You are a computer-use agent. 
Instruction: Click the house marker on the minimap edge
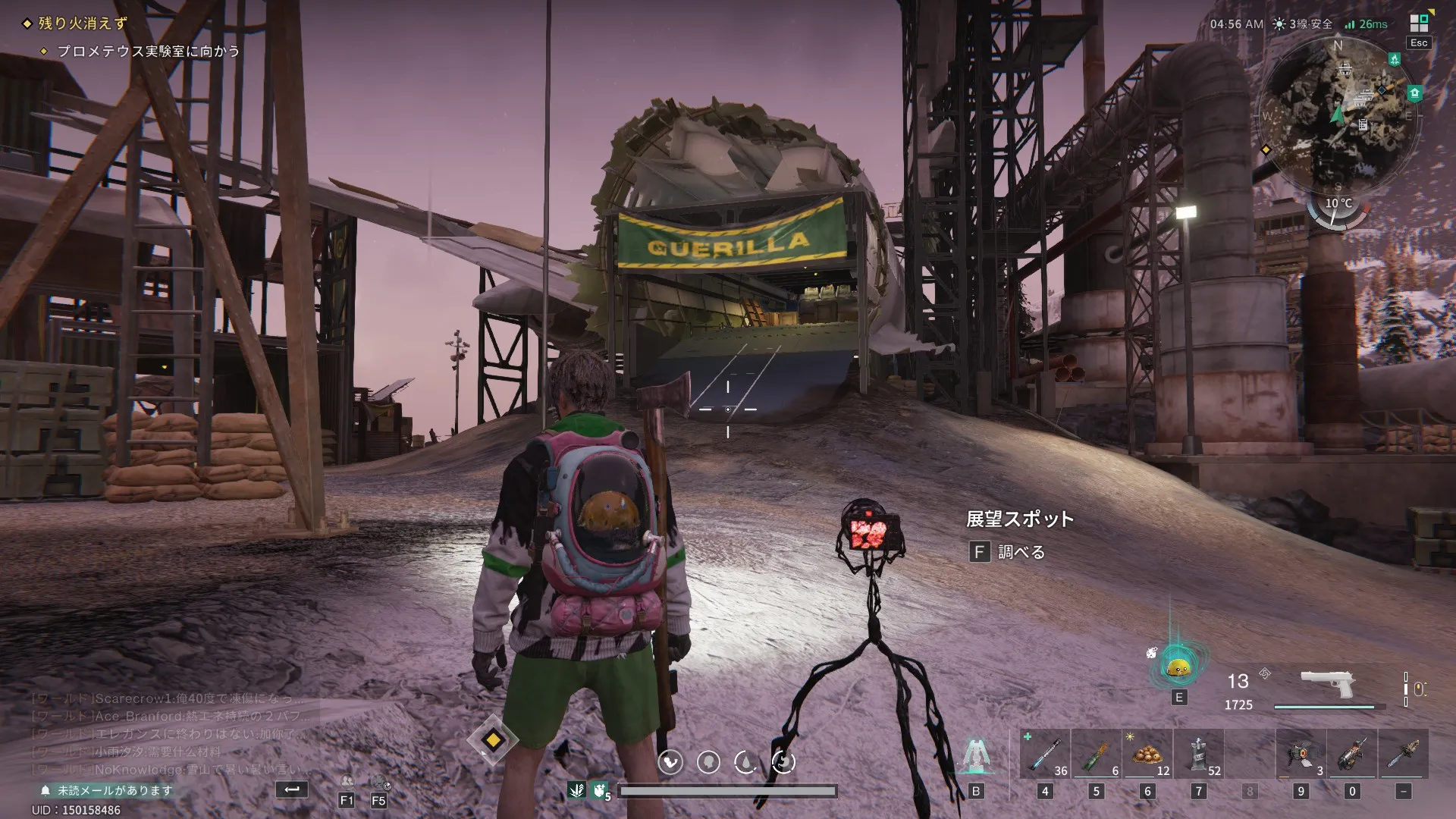[x=1414, y=93]
